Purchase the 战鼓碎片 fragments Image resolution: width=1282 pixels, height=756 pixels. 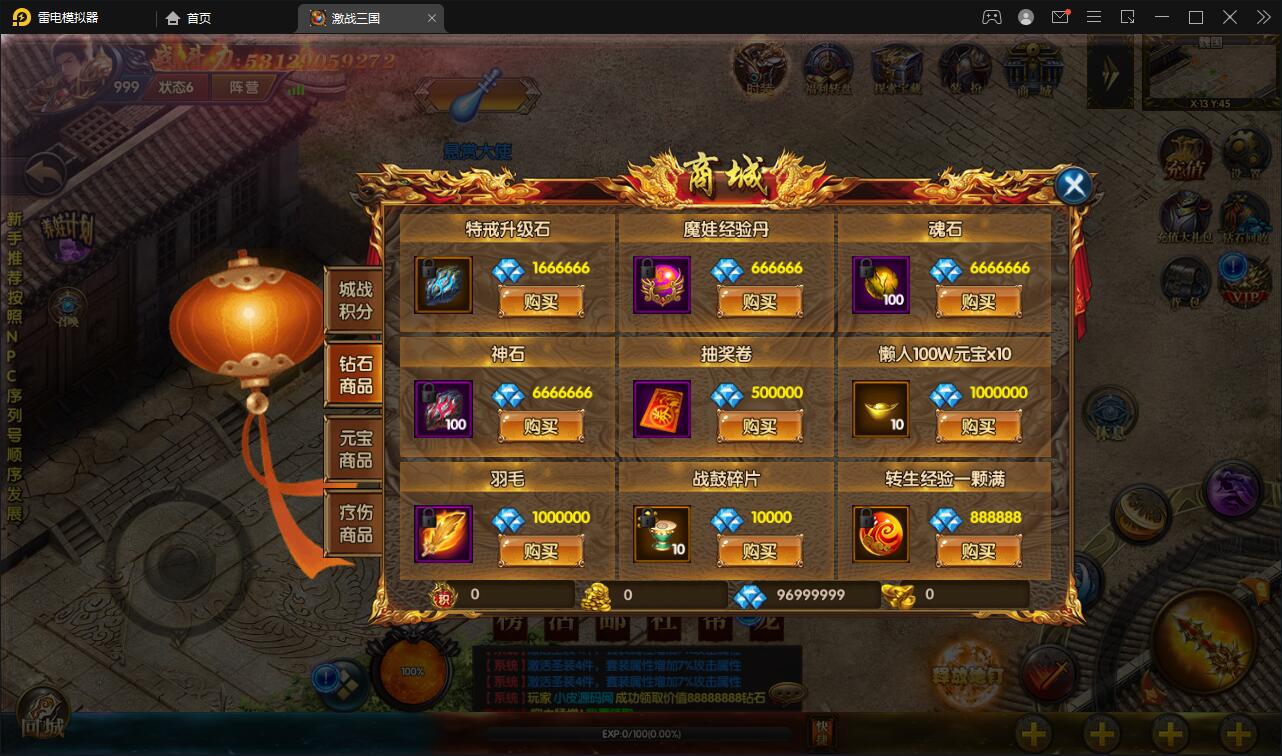coord(759,551)
